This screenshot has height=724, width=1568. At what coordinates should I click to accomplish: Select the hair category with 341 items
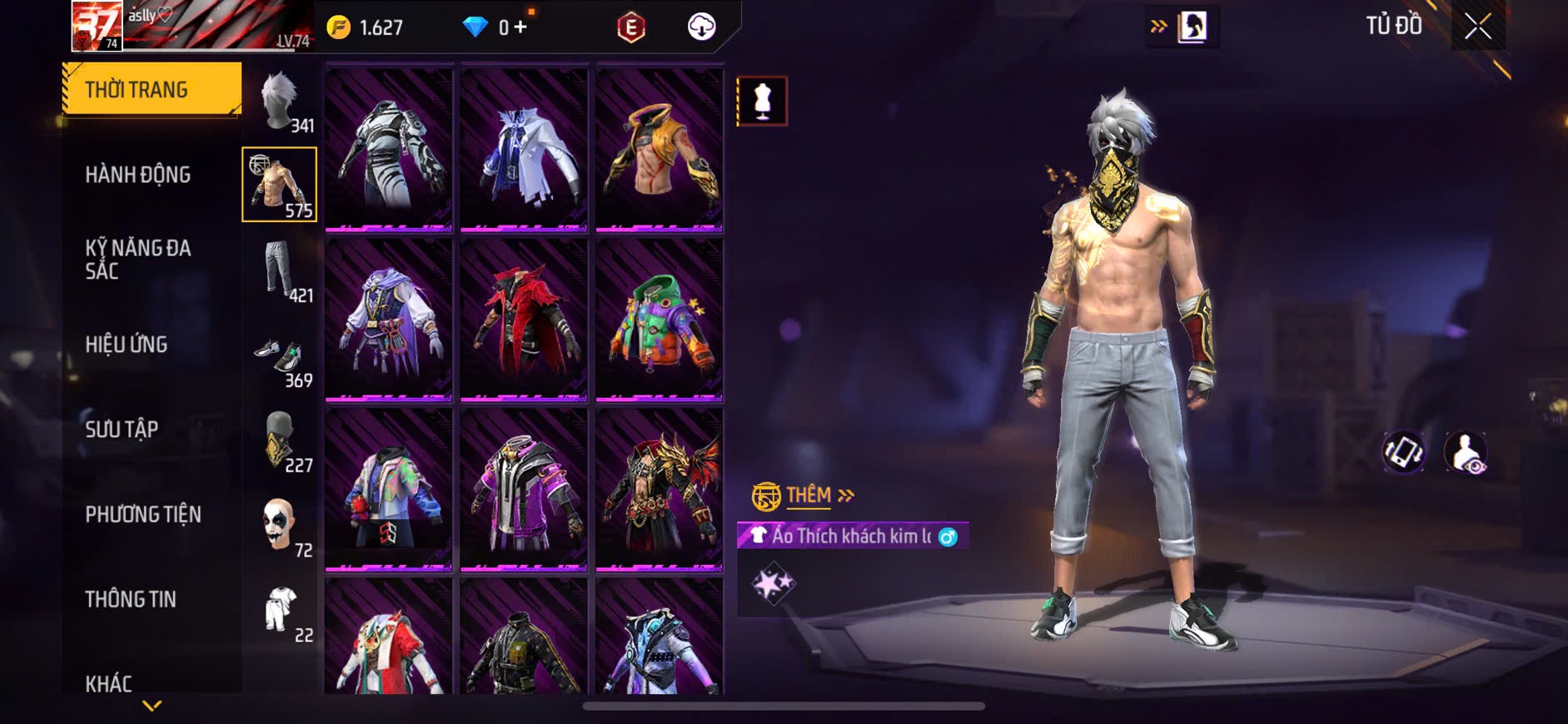(281, 102)
